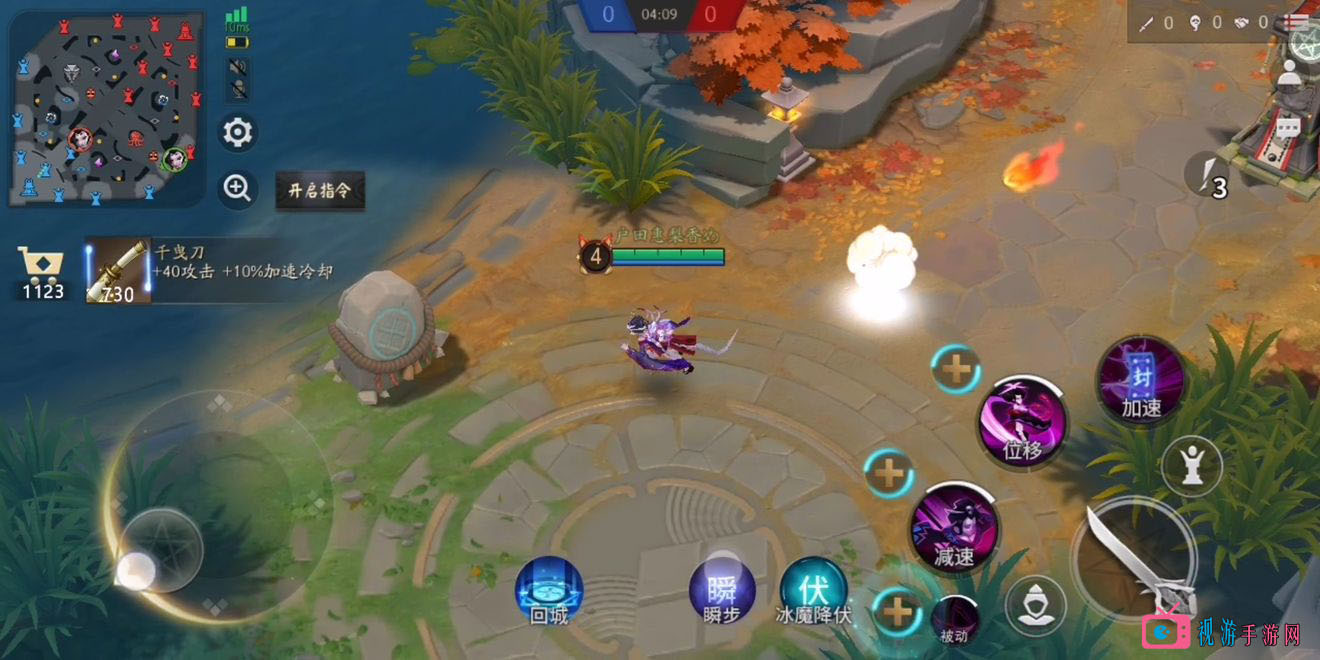Screen dimensions: 1320x660
Task: Tap the minion-target attack button
Action: tap(1035, 606)
